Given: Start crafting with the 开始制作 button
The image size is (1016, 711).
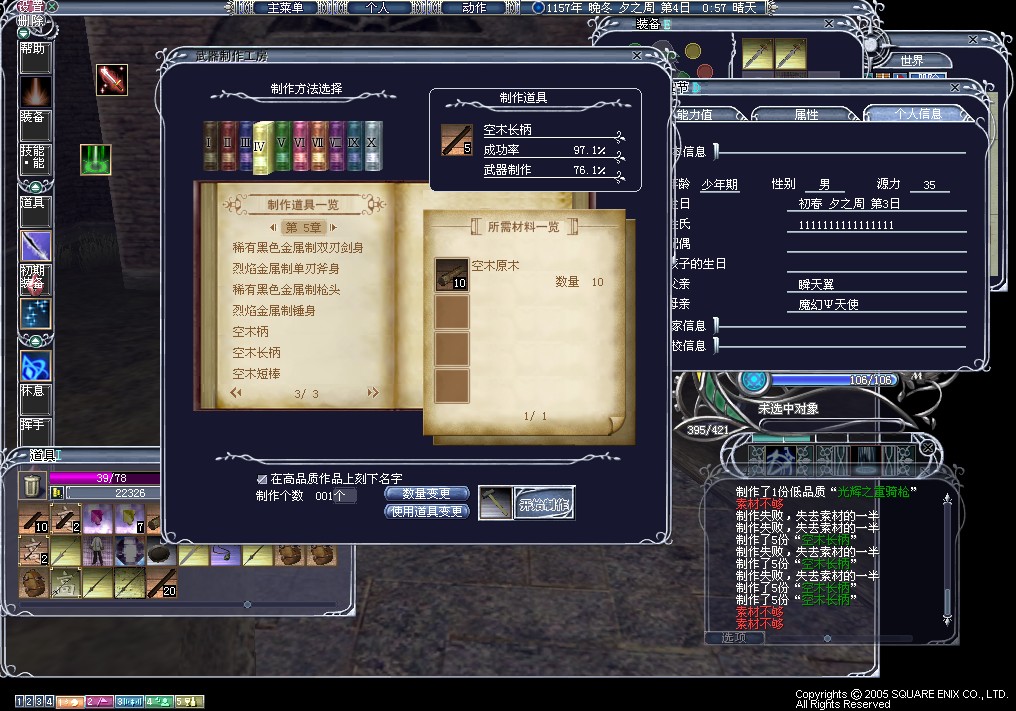Looking at the screenshot, I should (x=544, y=503).
